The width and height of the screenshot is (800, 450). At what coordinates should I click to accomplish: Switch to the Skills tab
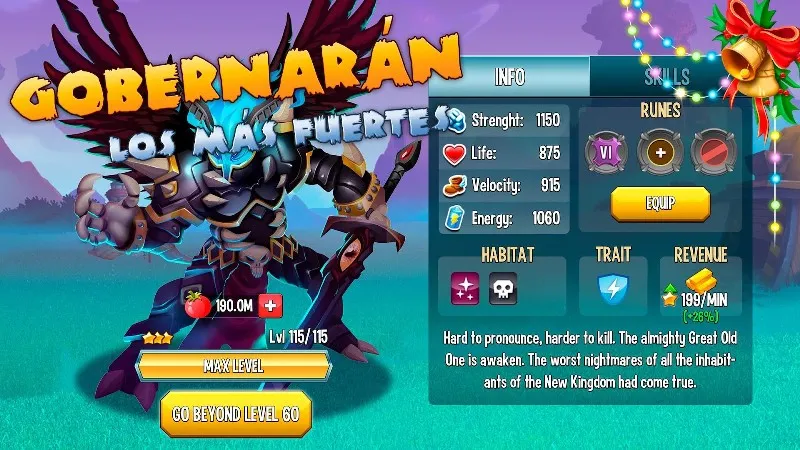tap(667, 78)
